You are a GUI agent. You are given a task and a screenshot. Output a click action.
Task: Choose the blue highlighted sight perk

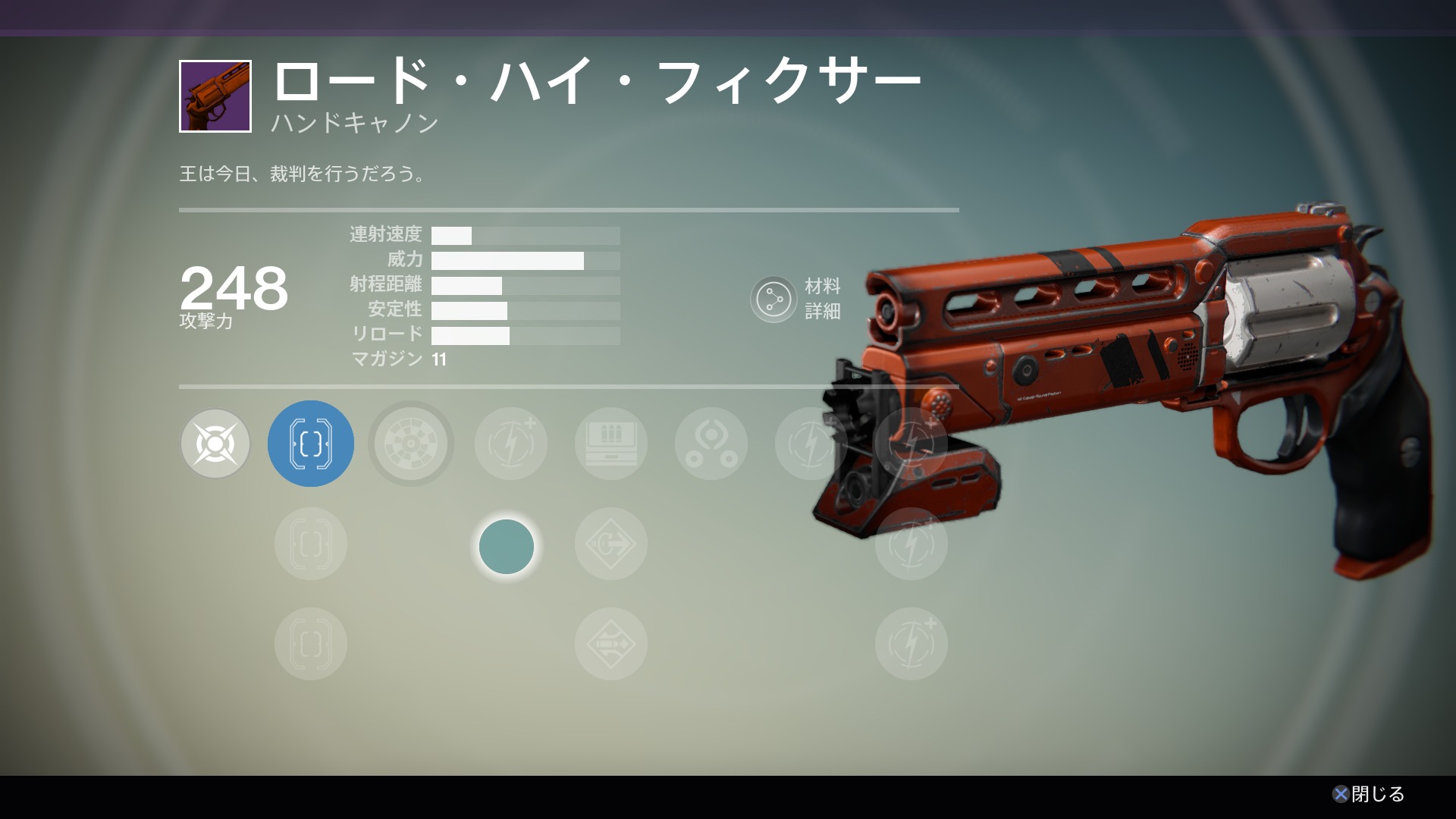(x=311, y=444)
